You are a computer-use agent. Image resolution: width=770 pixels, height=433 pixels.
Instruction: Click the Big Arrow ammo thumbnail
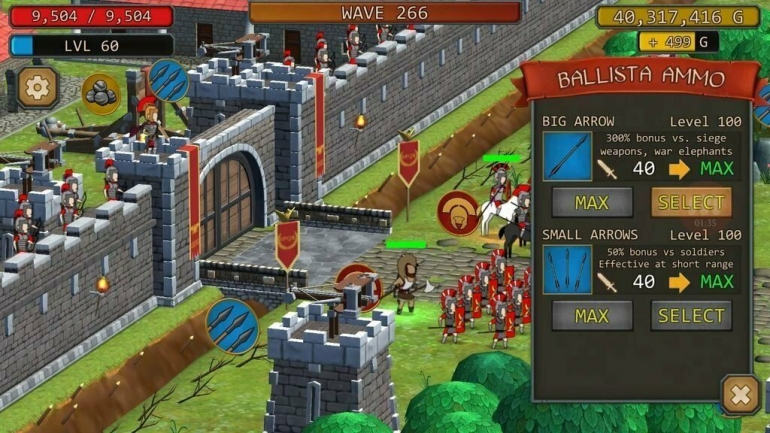pos(567,158)
